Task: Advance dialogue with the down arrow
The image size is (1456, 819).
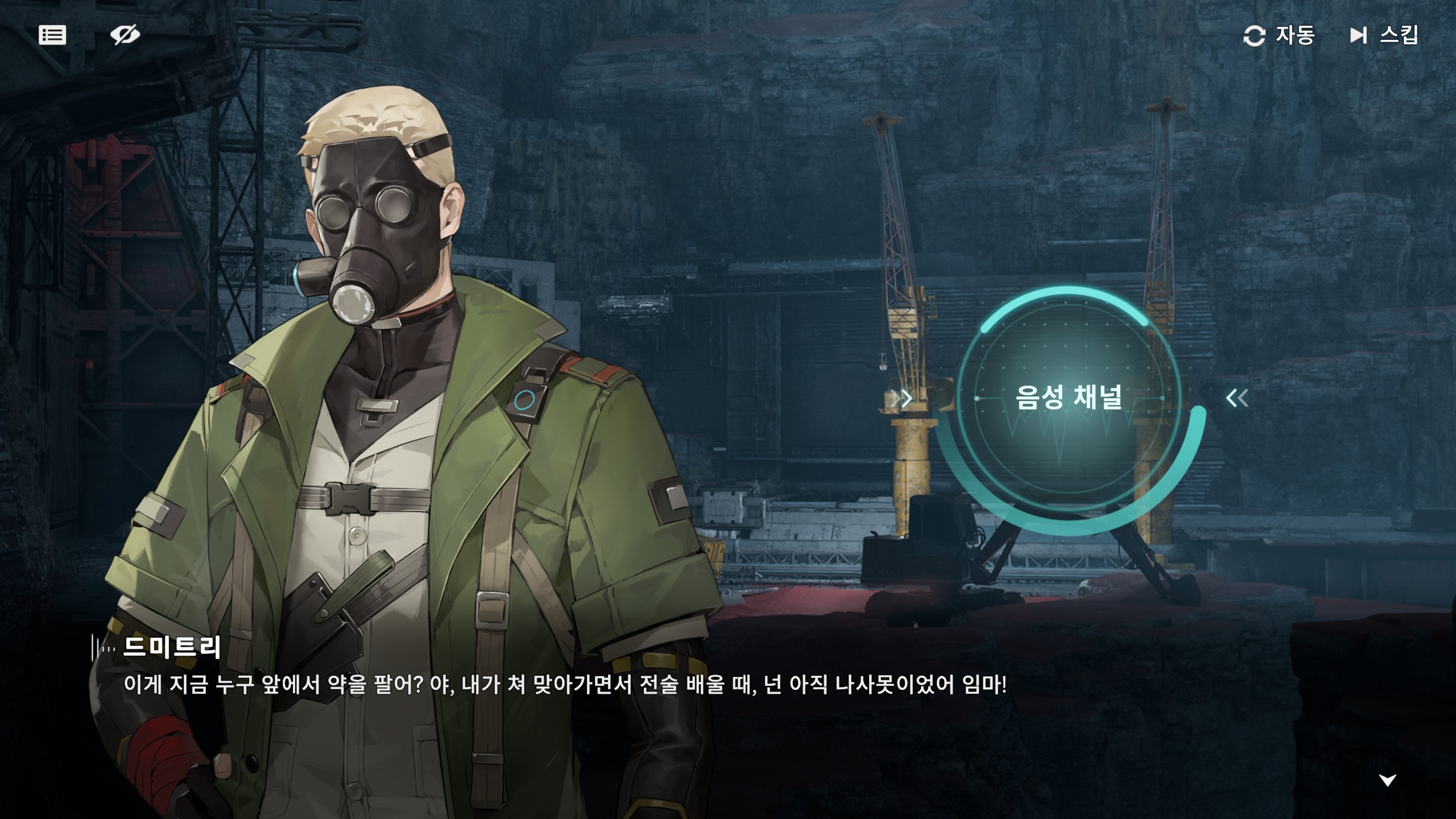Action: pos(1387,780)
